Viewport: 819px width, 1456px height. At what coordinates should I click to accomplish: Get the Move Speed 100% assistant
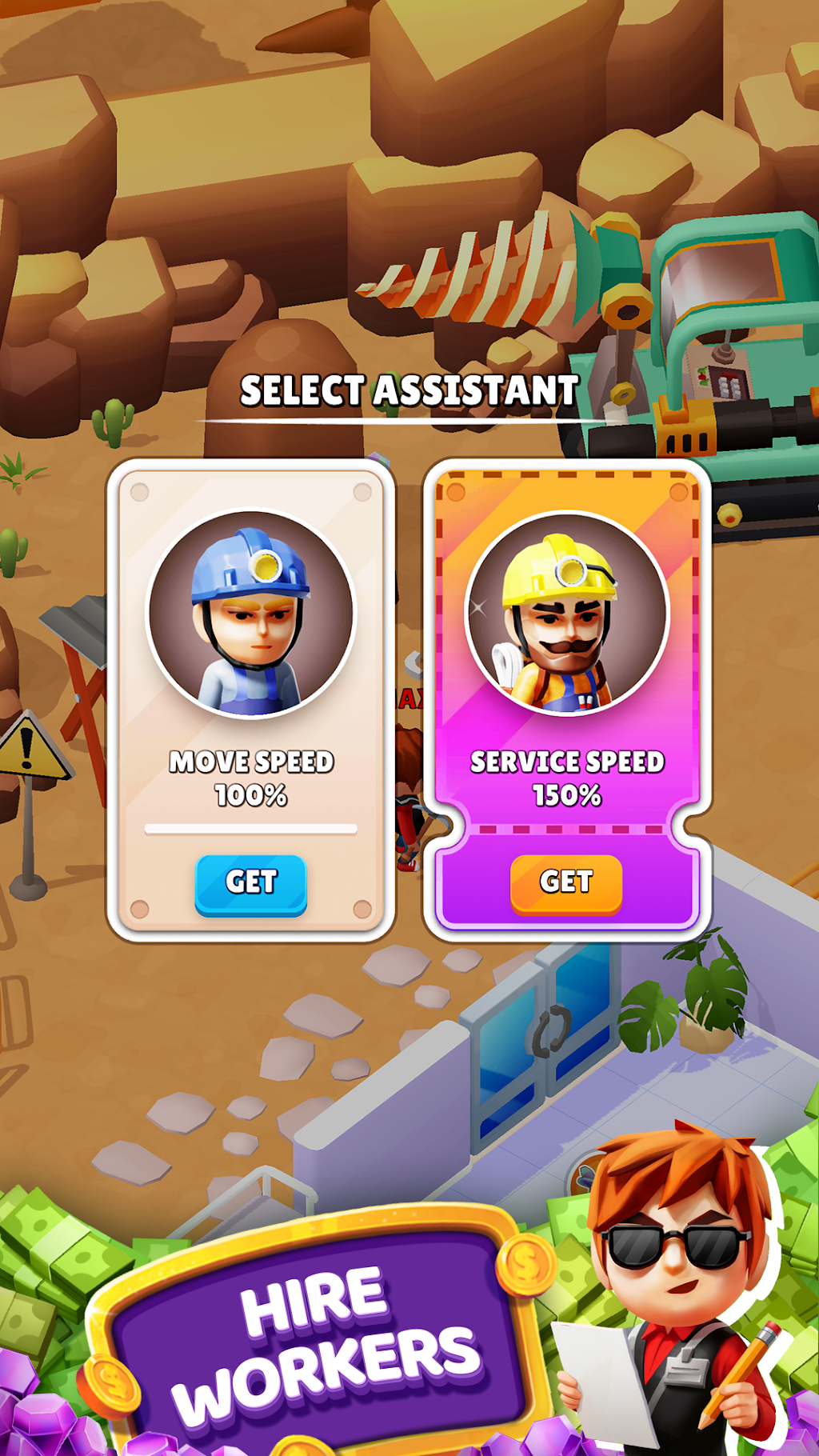[x=251, y=883]
